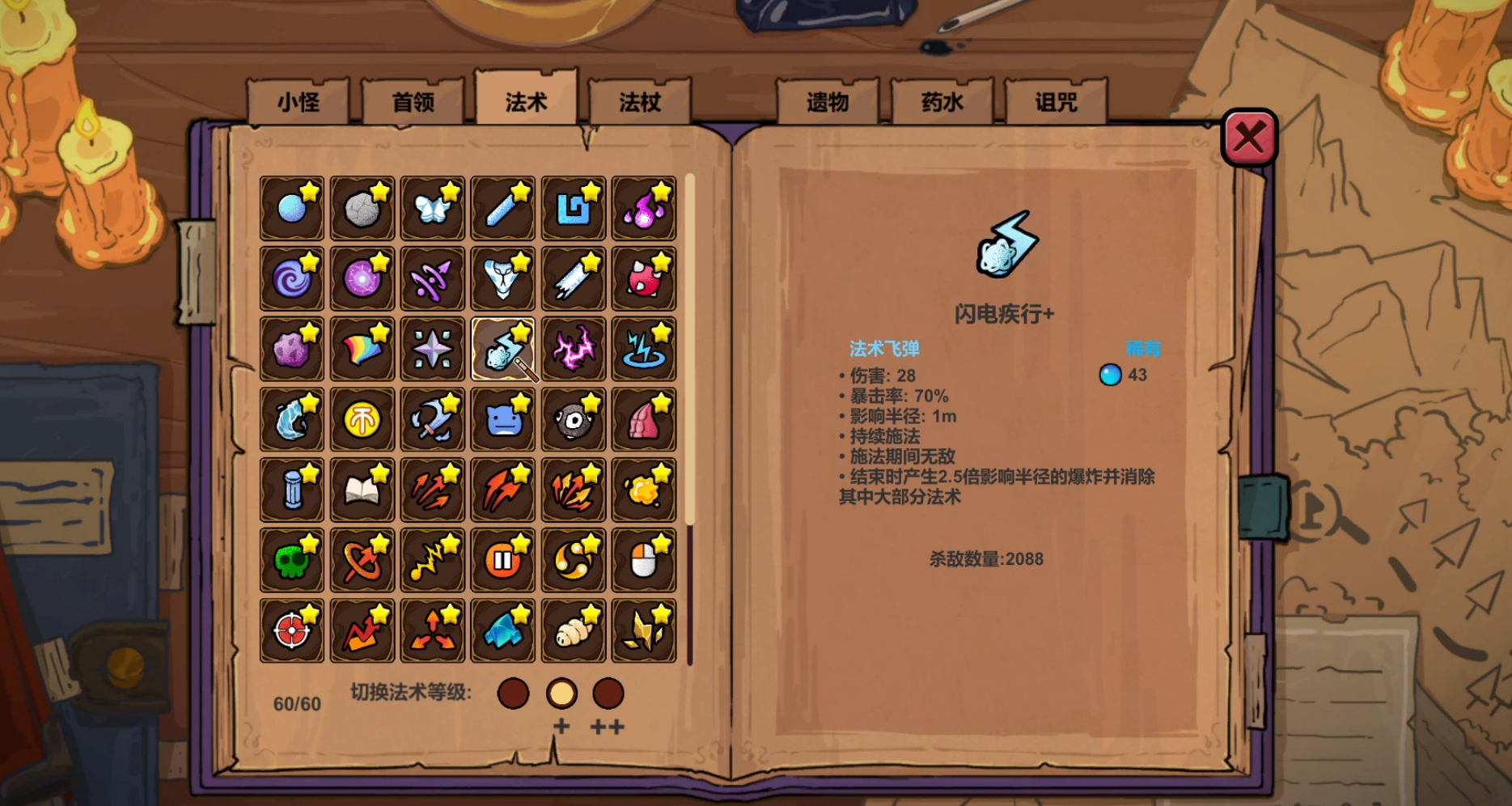1512x806 pixels.
Task: Switch to the 小怪 tab
Action: pos(299,102)
